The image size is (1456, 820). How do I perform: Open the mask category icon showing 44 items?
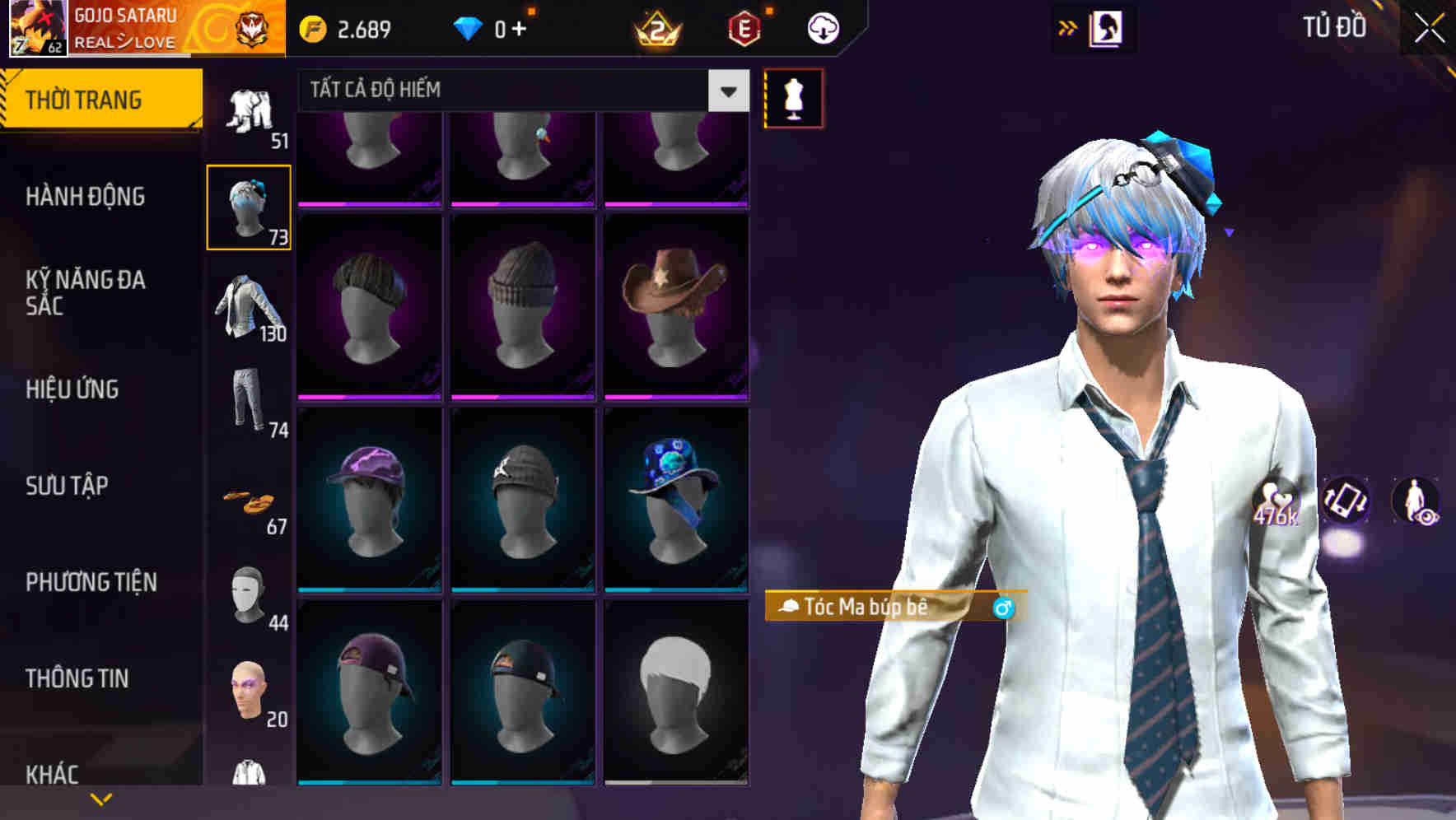point(250,590)
